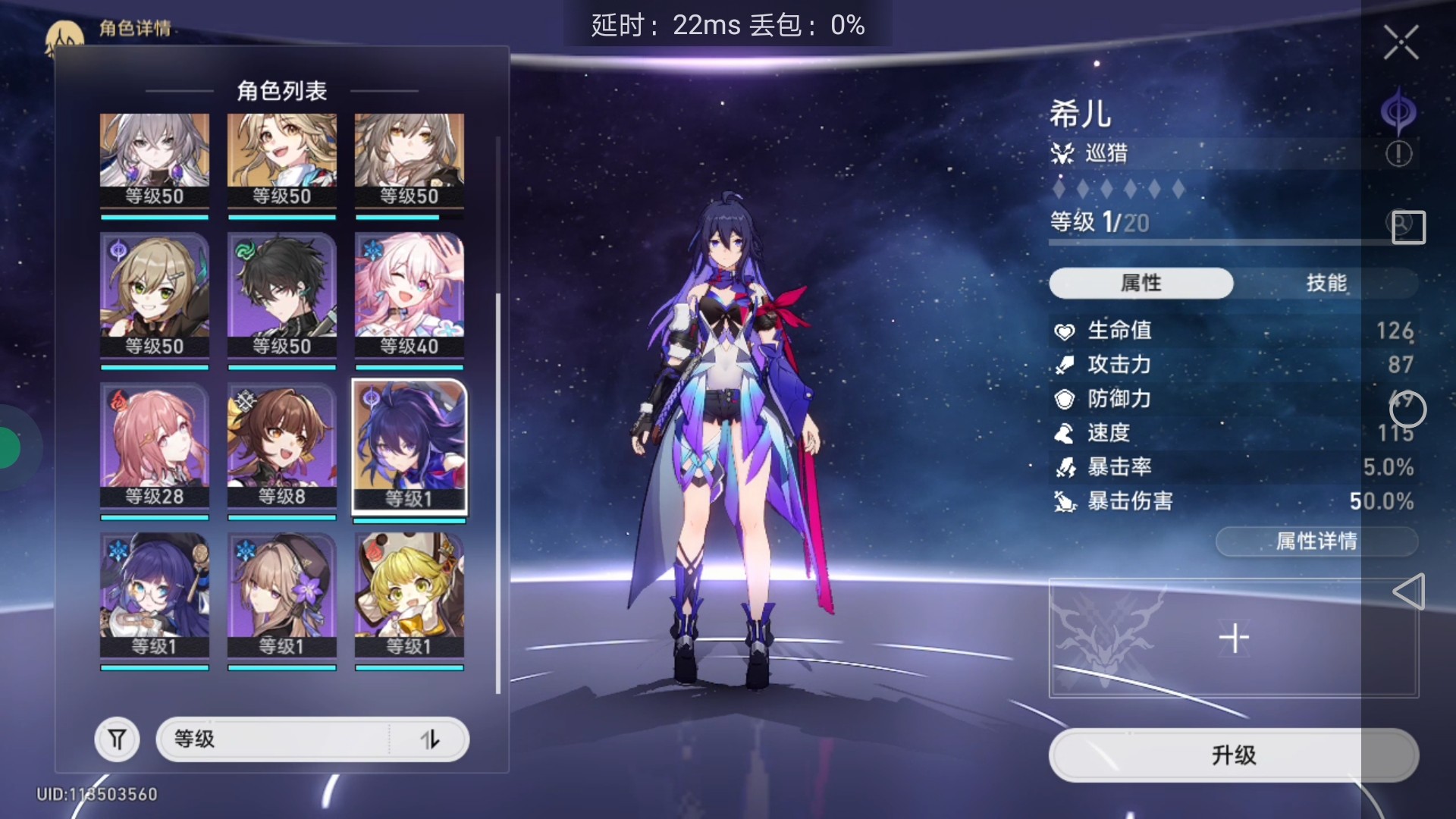Select the 属性 tab
This screenshot has width=1456, height=819.
pos(1141,283)
